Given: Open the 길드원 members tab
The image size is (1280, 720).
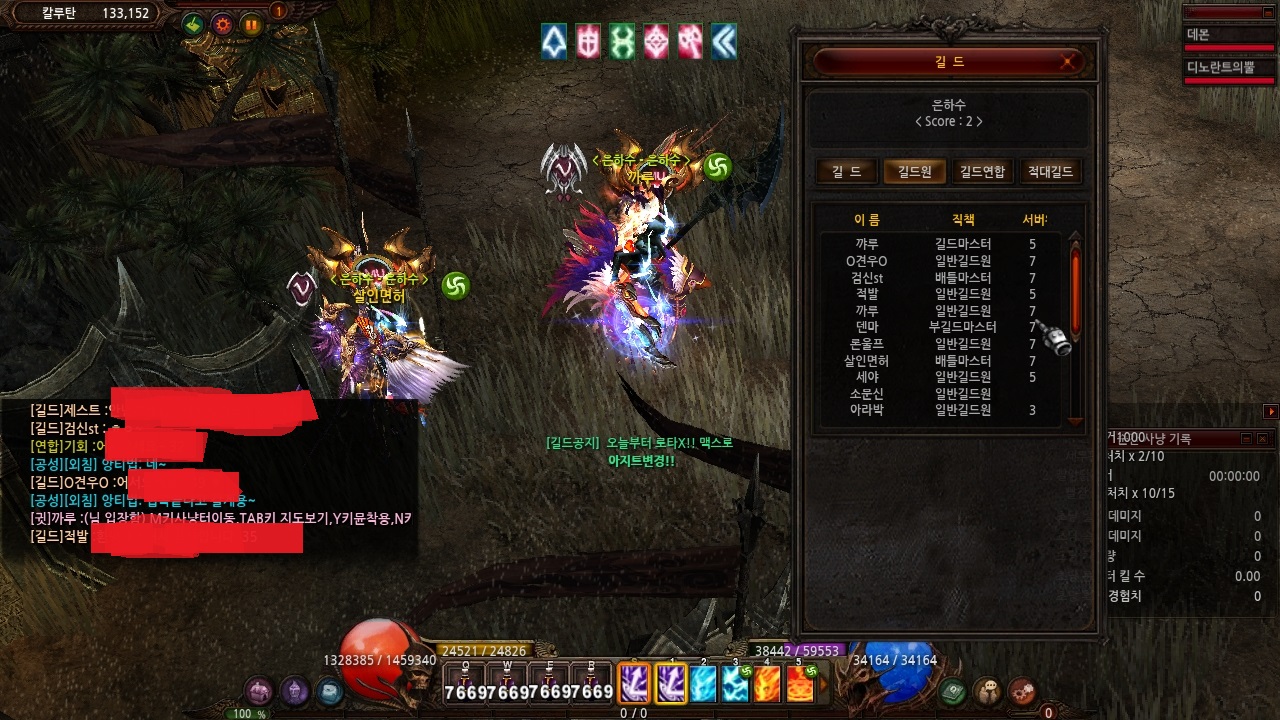Looking at the screenshot, I should [x=914, y=171].
